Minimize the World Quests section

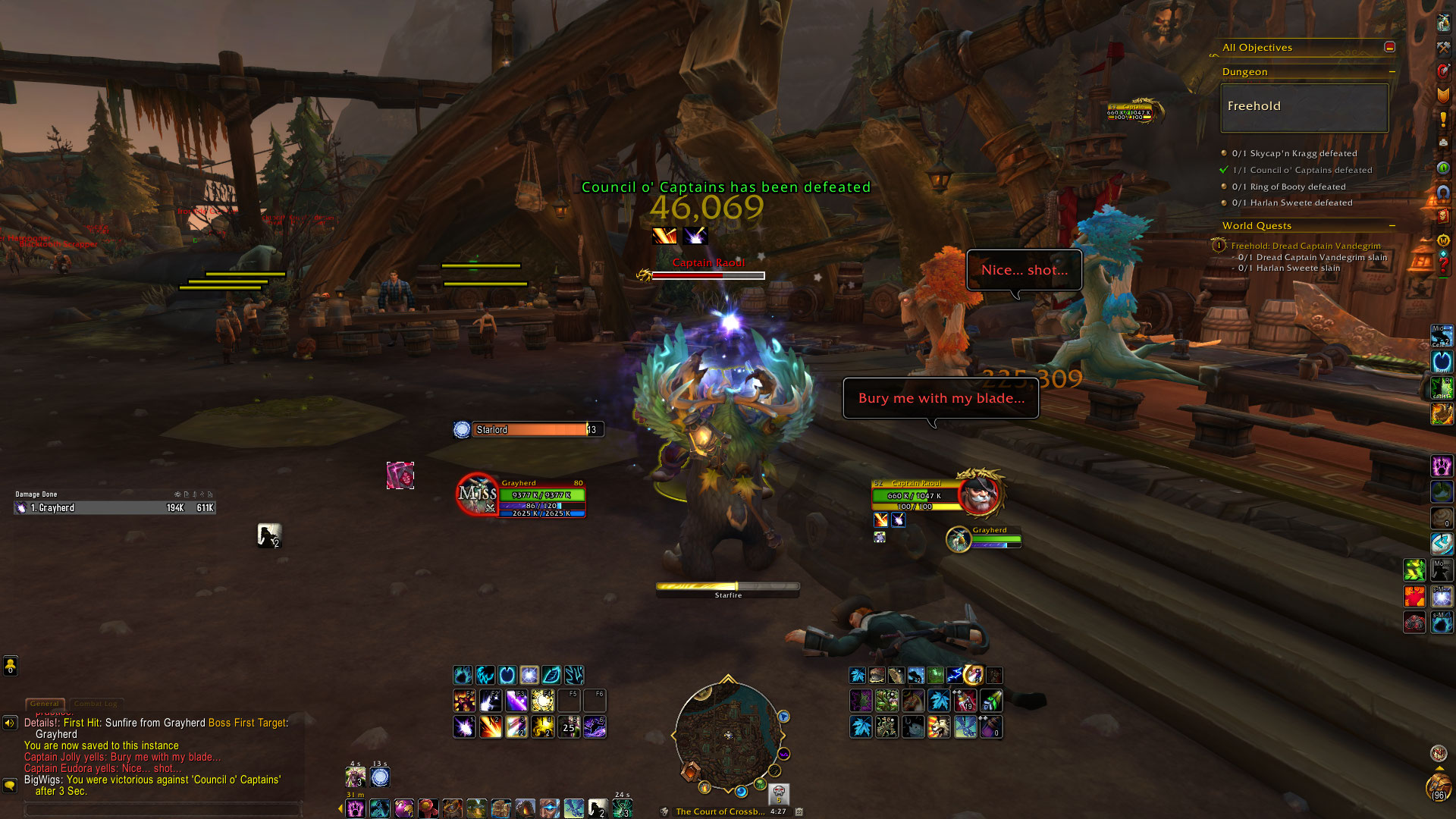[x=1392, y=225]
